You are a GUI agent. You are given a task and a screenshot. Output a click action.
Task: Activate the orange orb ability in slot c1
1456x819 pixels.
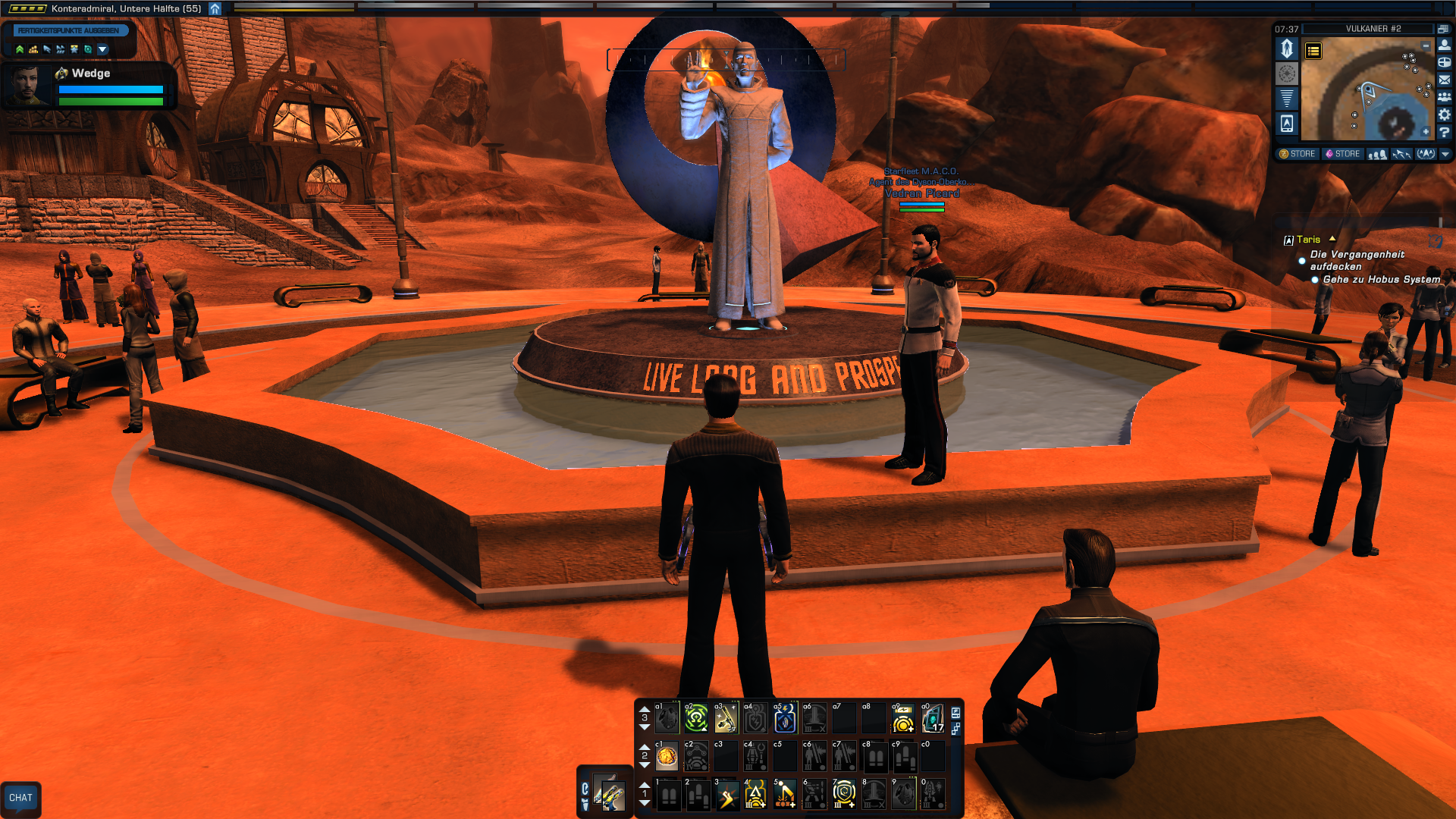(667, 756)
